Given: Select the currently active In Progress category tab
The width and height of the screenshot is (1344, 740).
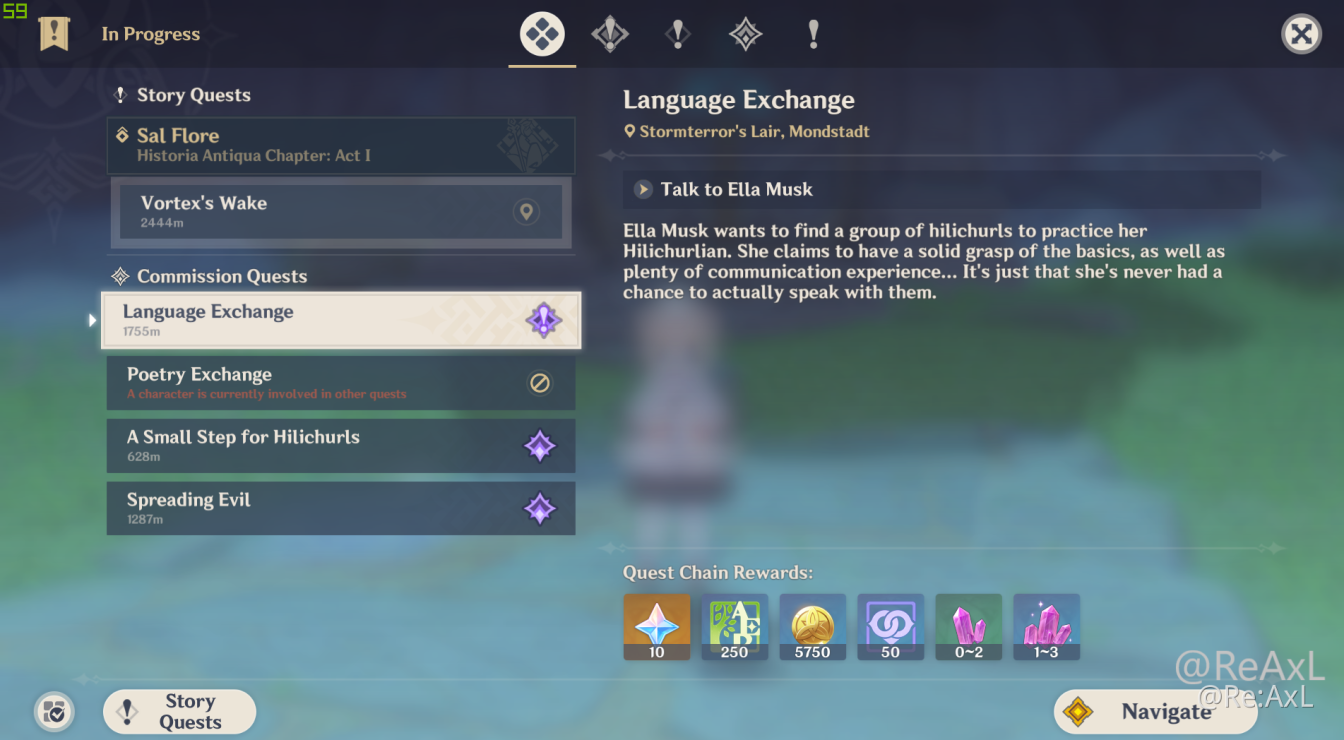Looking at the screenshot, I should pyautogui.click(x=541, y=33).
